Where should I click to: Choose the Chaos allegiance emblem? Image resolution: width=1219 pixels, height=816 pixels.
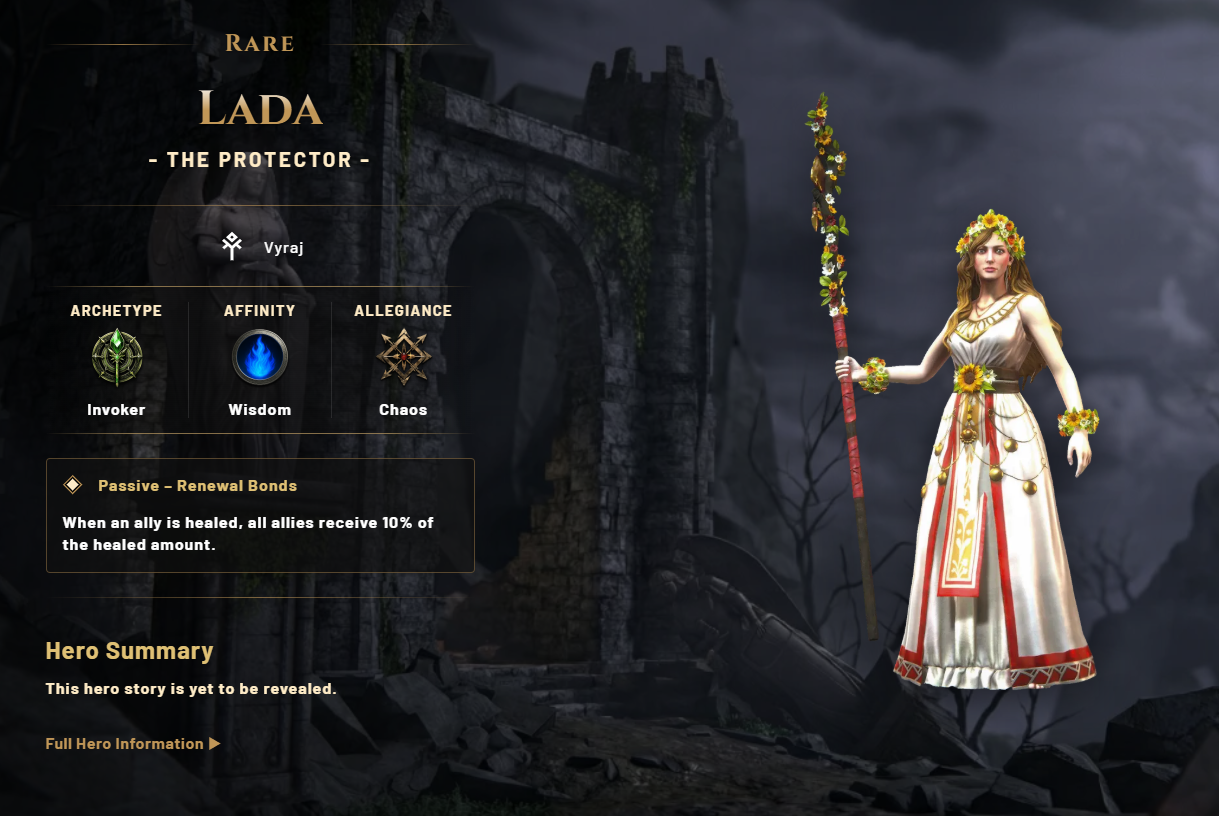pyautogui.click(x=403, y=357)
